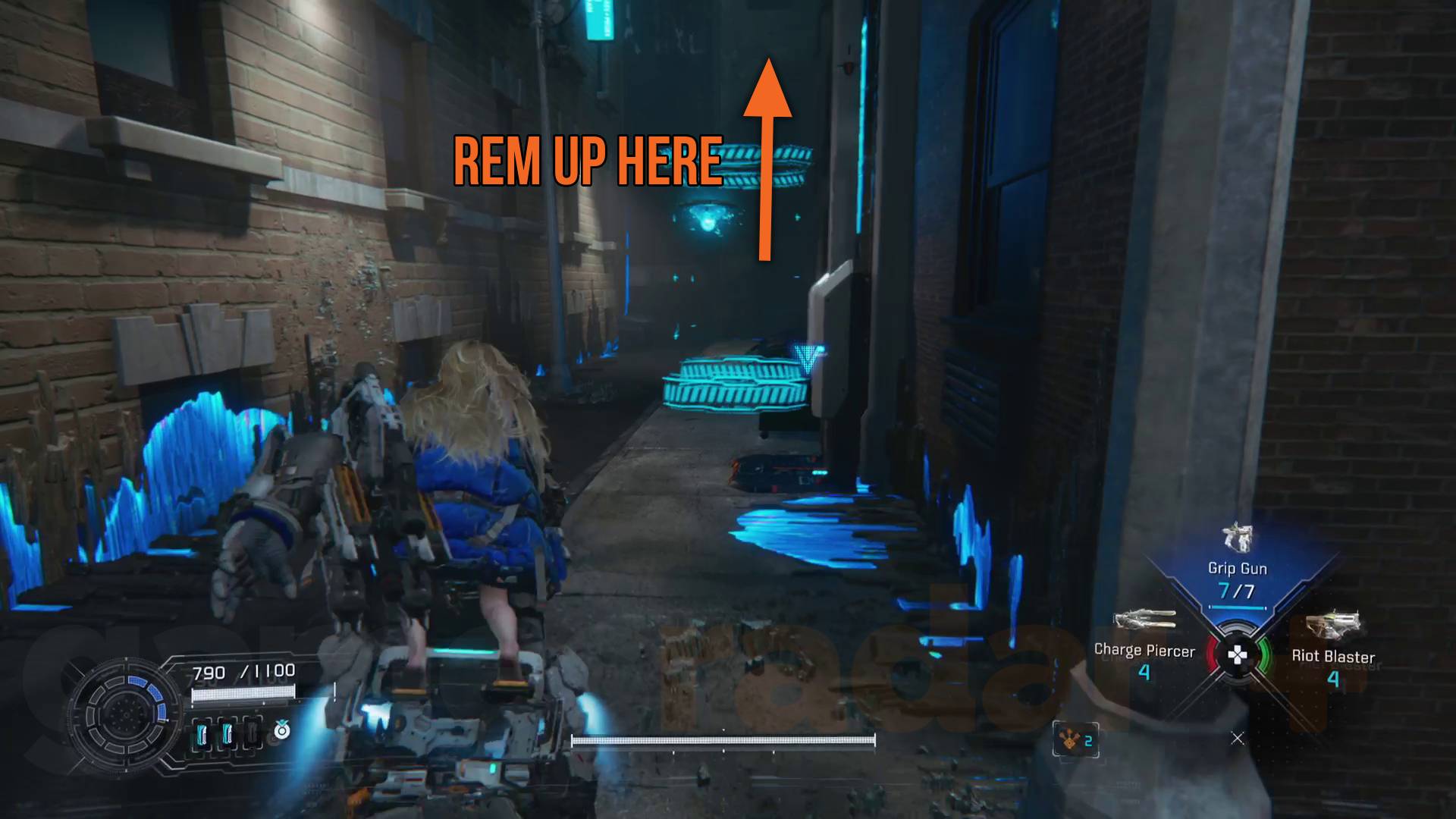
Task: Click the X prompt icon below the weapon wheel
Action: pos(1237,737)
